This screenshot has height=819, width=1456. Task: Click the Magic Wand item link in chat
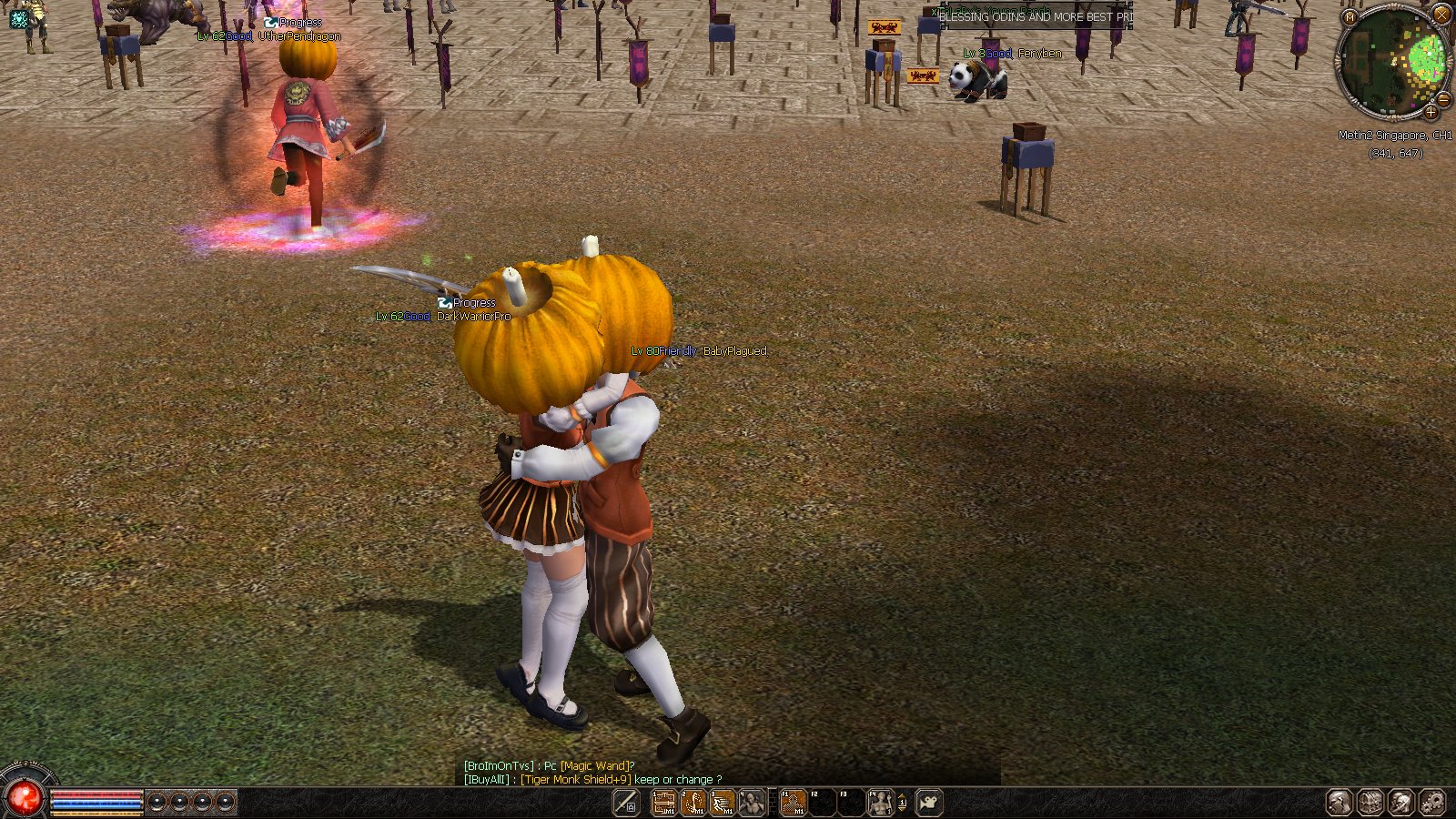[595, 766]
